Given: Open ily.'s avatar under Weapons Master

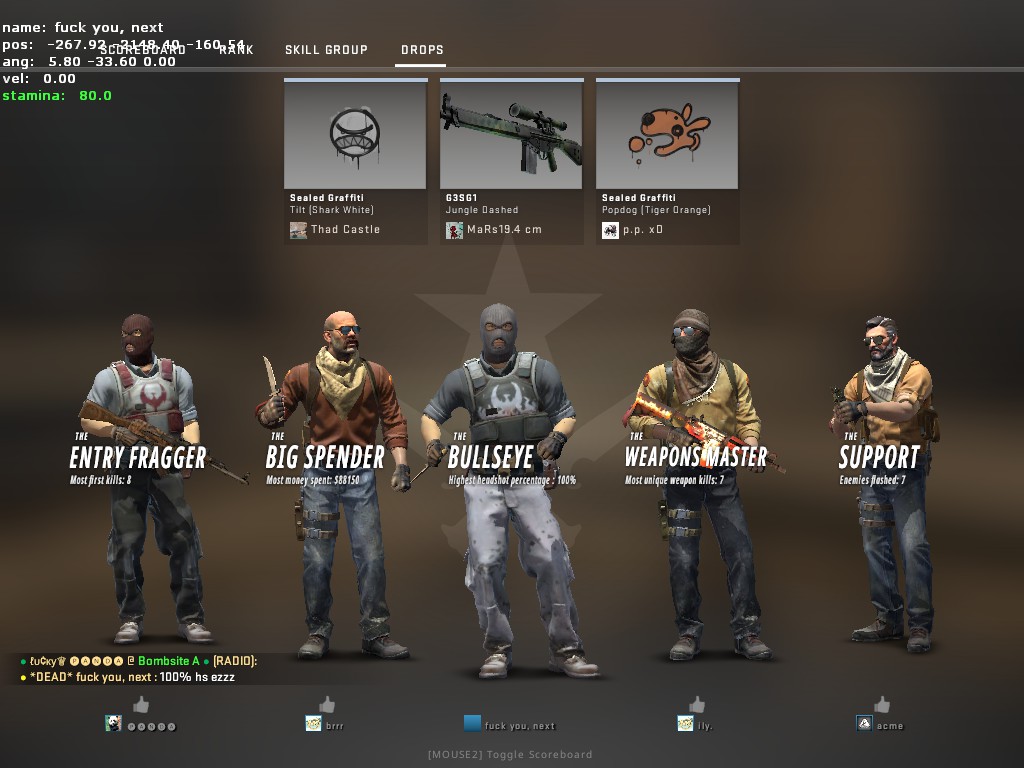Looking at the screenshot, I should pyautogui.click(x=685, y=724).
